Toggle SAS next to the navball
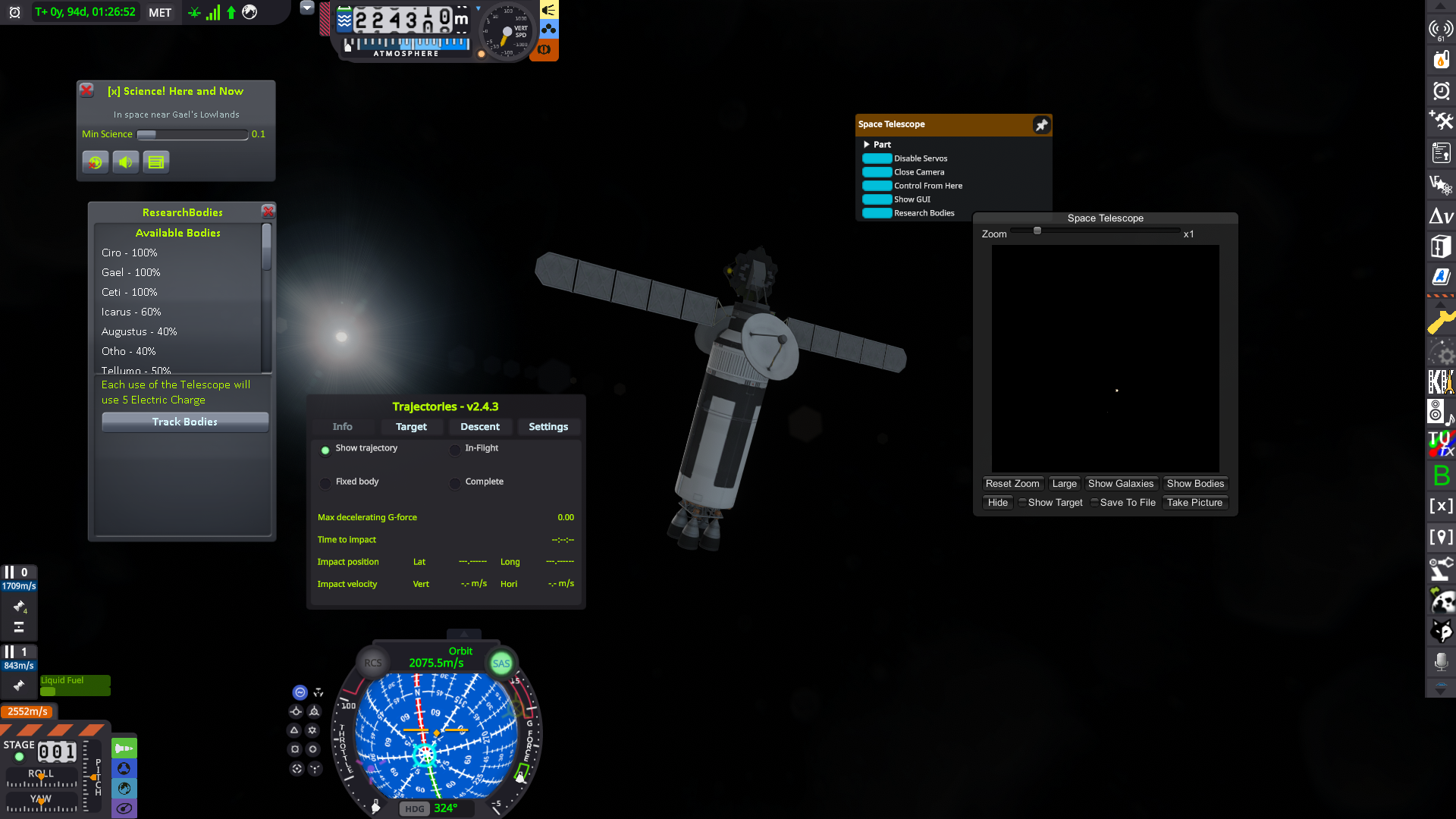This screenshot has width=1456, height=819. [x=500, y=663]
